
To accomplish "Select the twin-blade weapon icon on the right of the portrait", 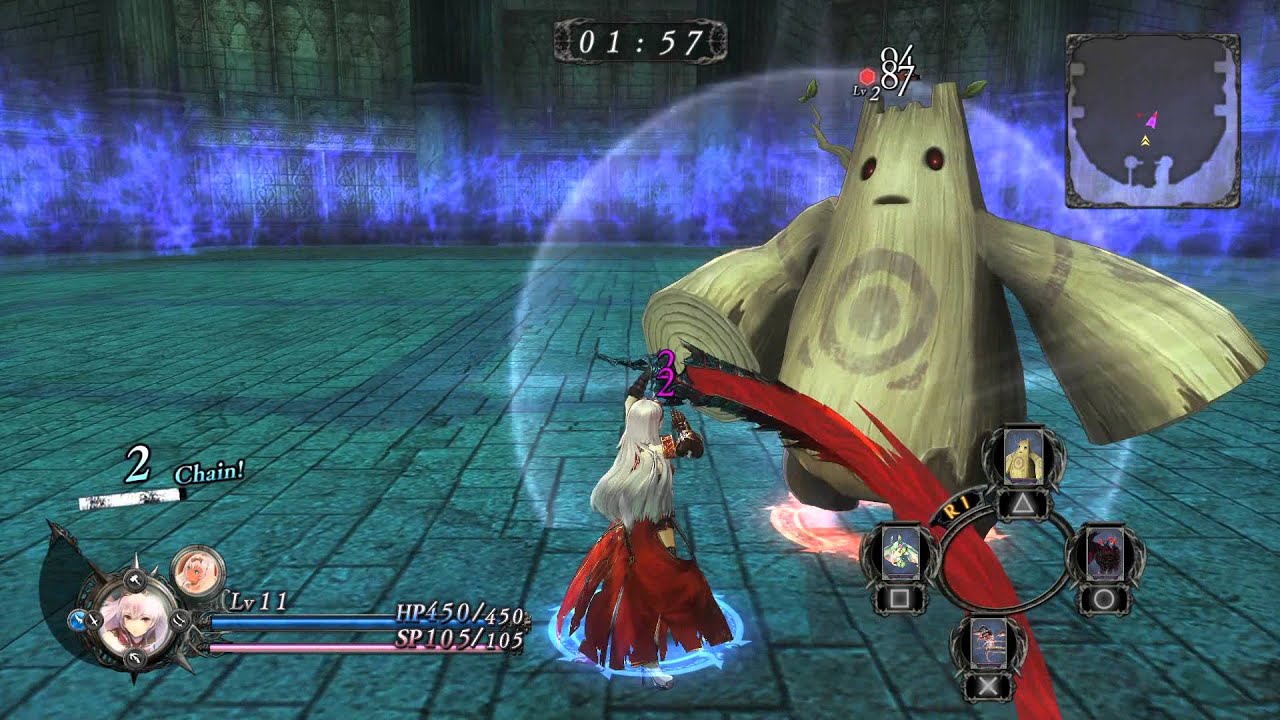I will pyautogui.click(x=180, y=621).
